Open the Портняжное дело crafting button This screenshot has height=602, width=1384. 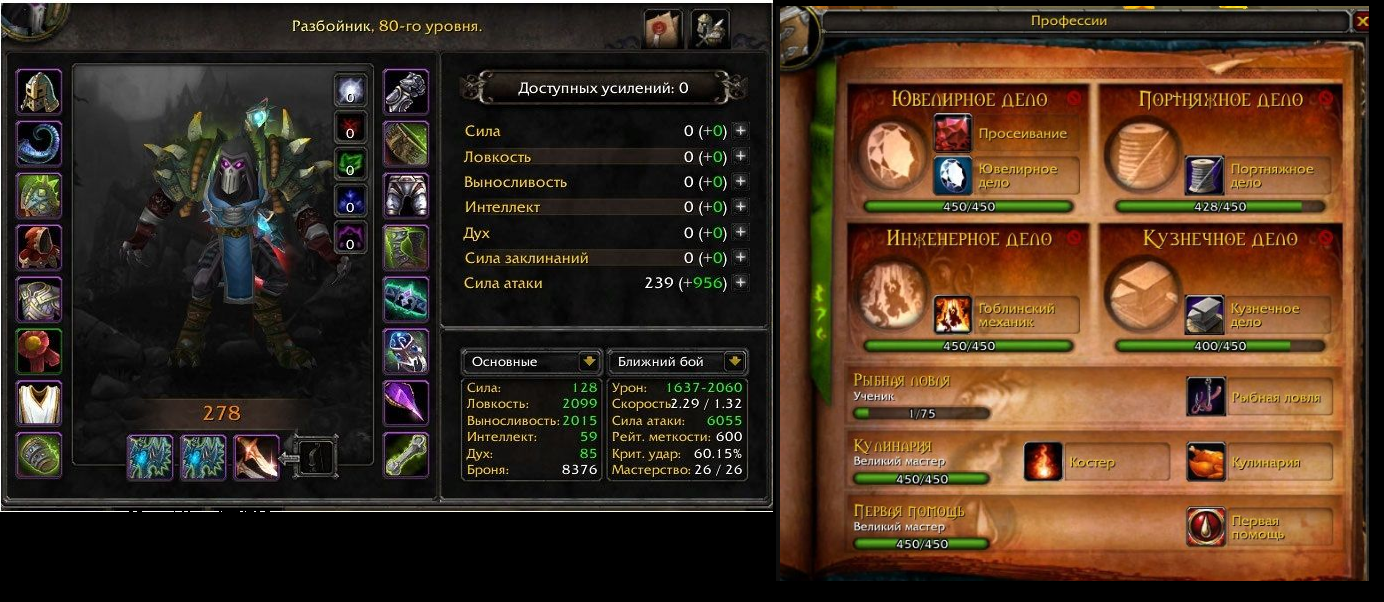1204,175
